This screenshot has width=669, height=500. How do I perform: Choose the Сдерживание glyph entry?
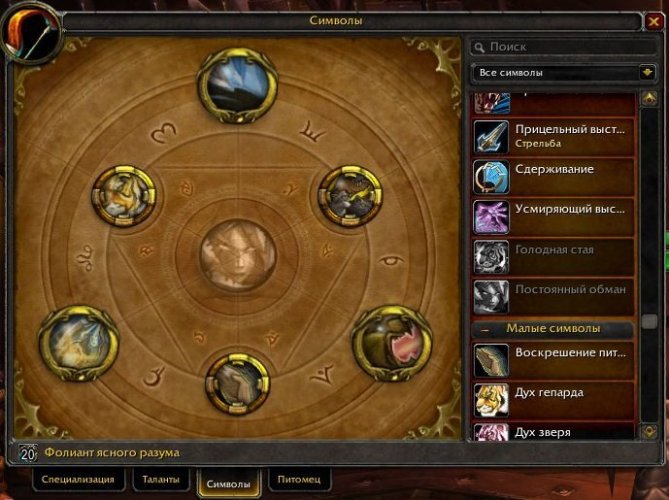553,176
